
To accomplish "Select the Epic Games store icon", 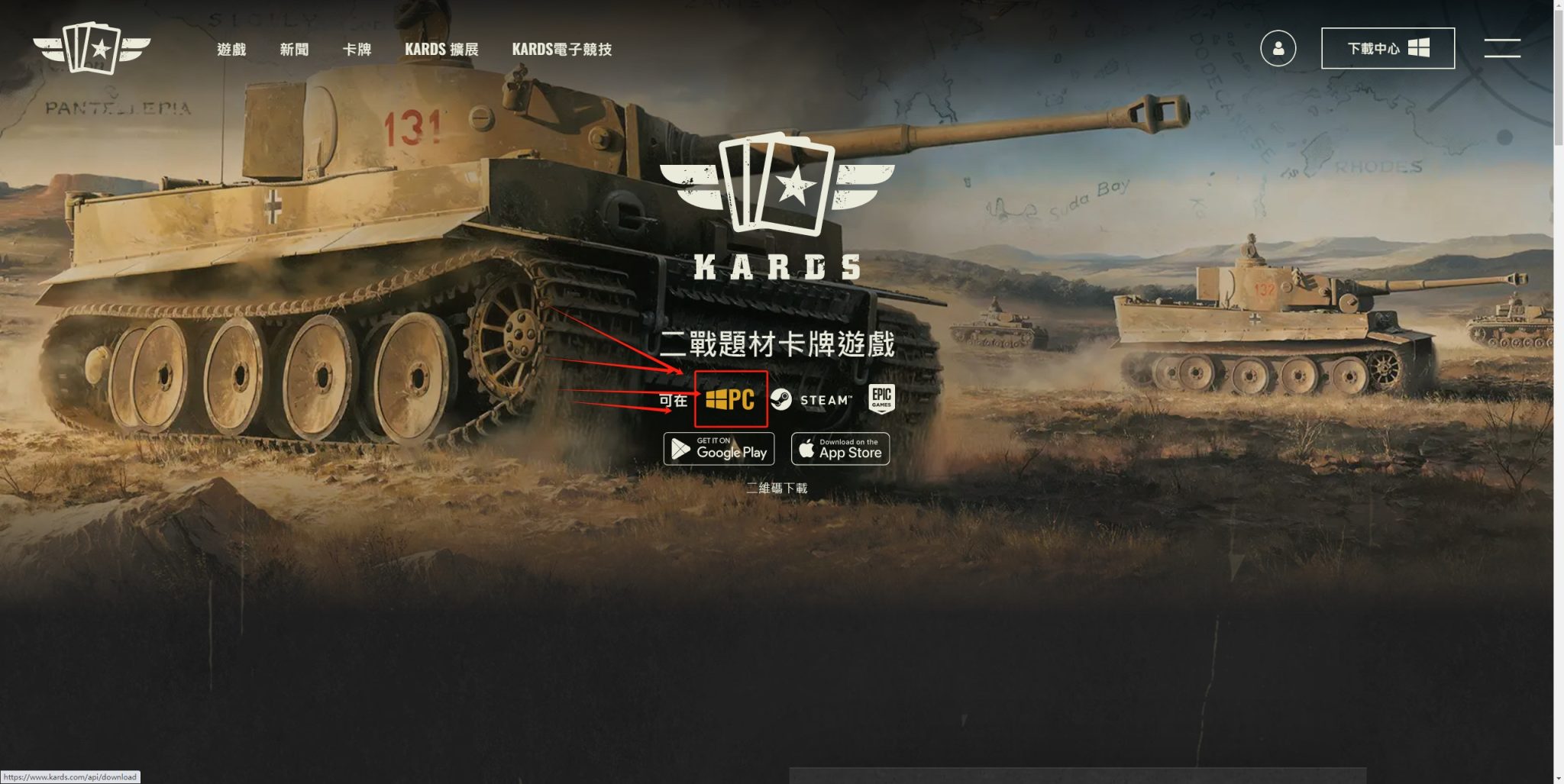I will coord(881,398).
